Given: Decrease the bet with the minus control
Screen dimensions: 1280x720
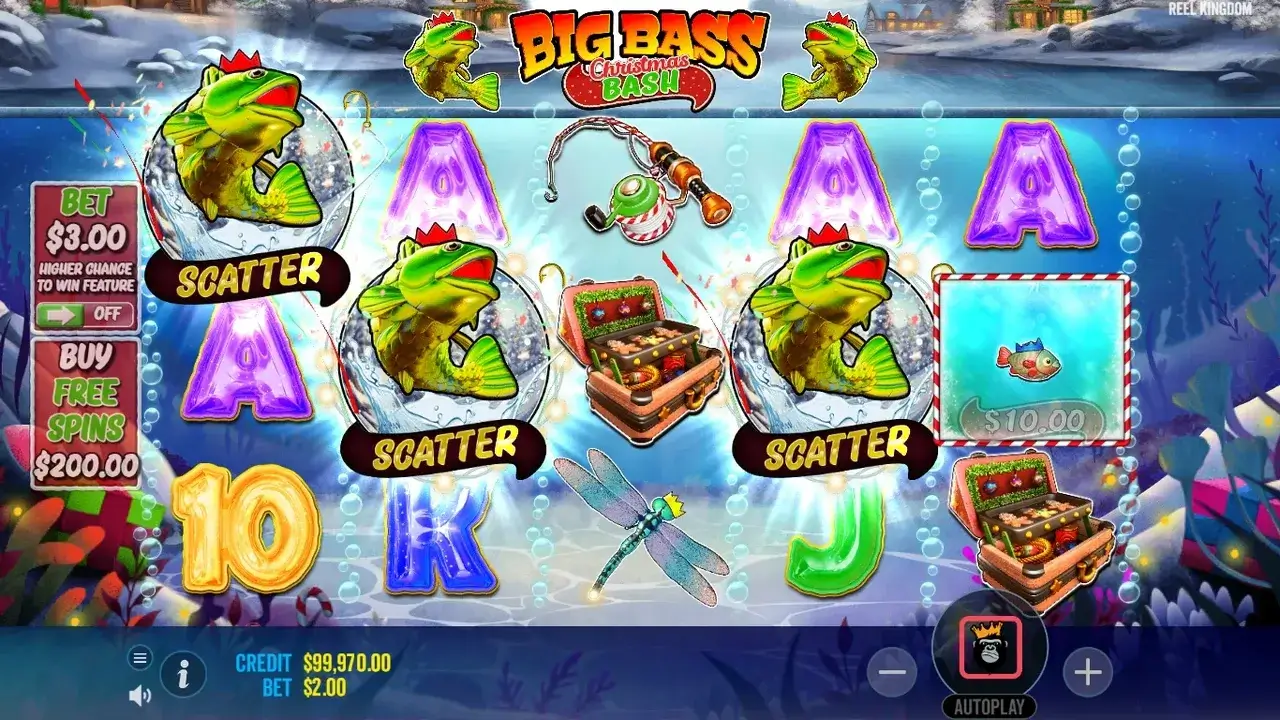Looking at the screenshot, I should [890, 674].
